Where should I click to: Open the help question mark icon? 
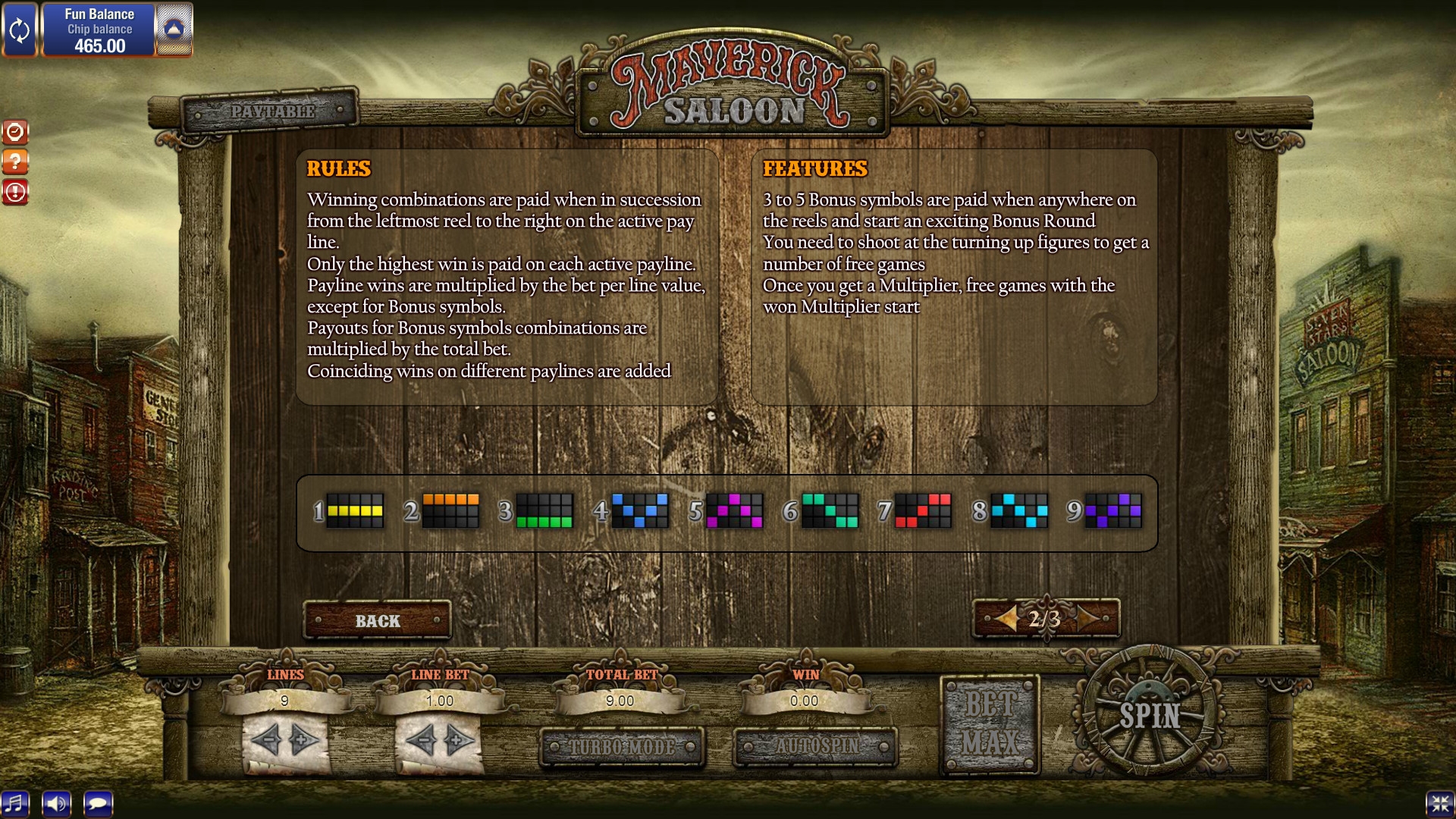[15, 162]
